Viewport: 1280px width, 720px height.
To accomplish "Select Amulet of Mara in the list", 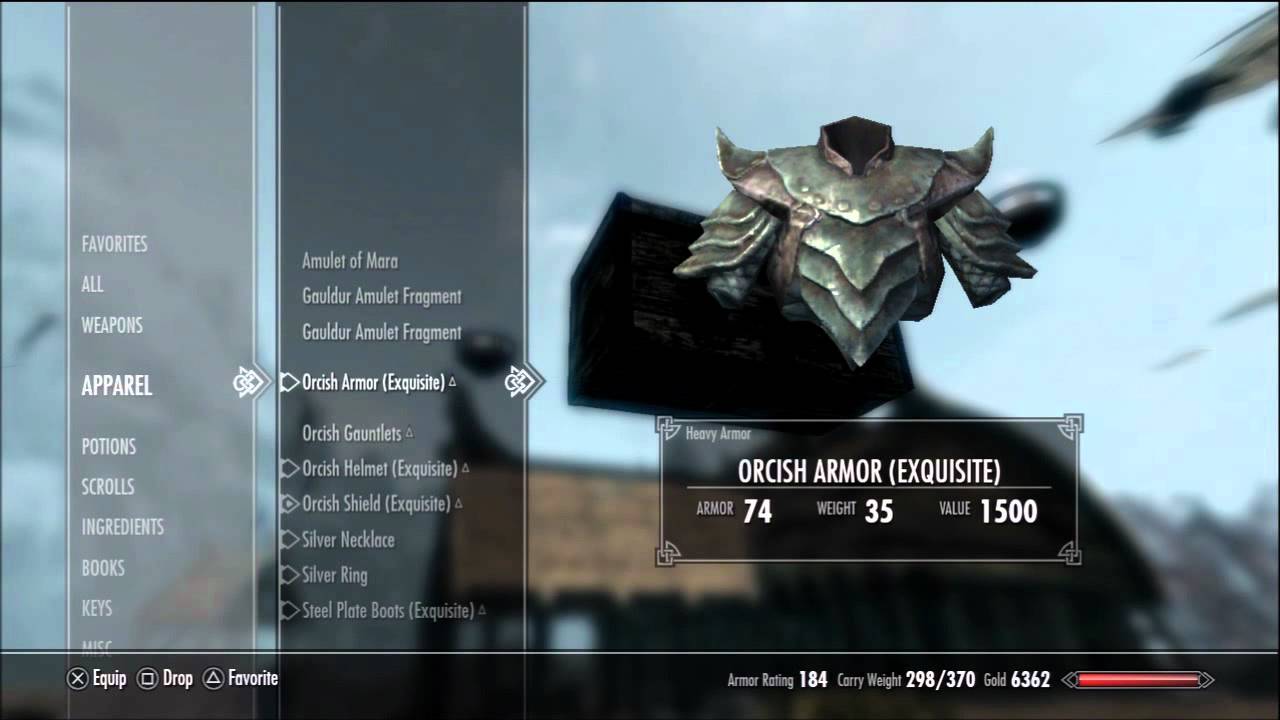I will coord(350,261).
